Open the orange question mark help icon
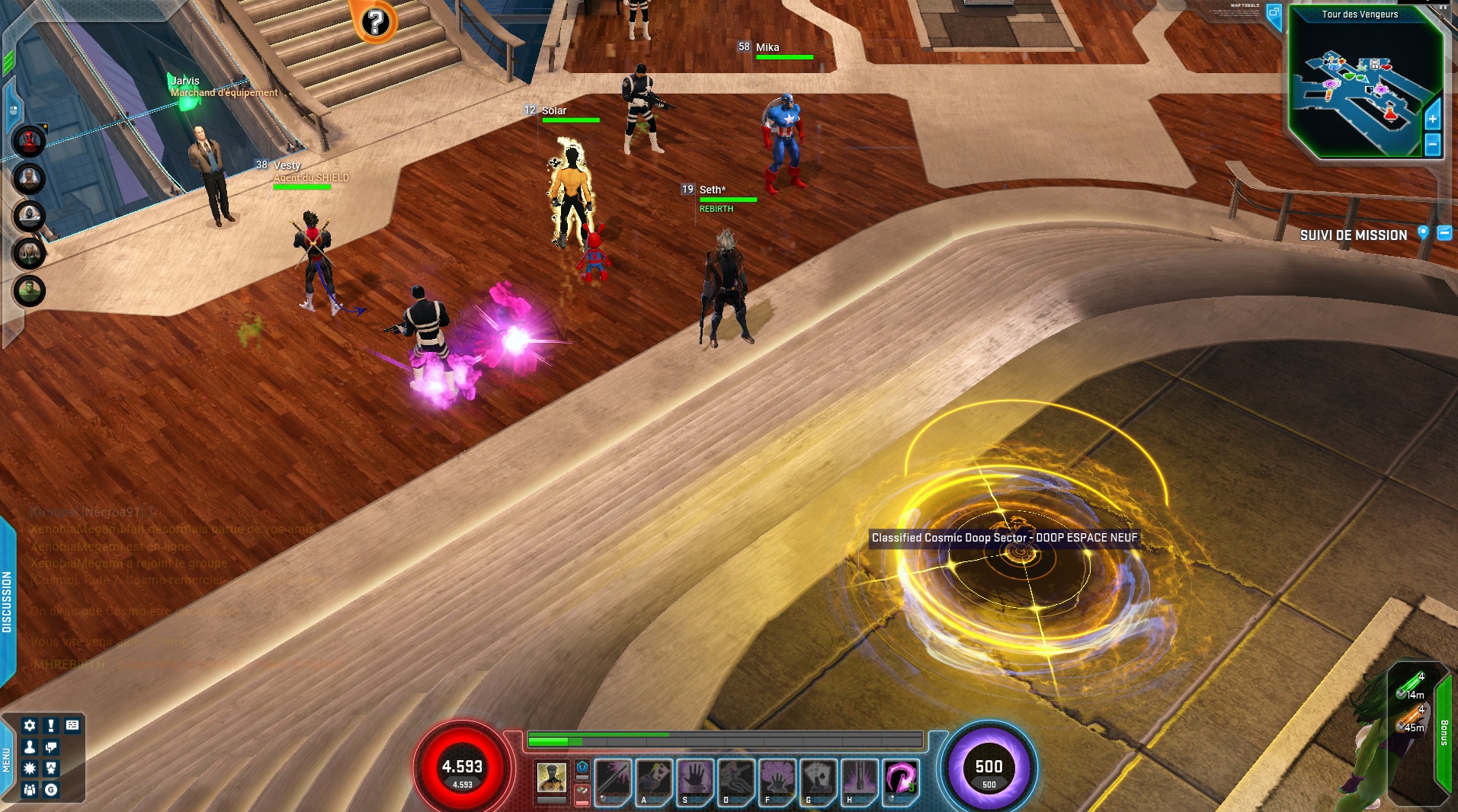 click(x=375, y=22)
